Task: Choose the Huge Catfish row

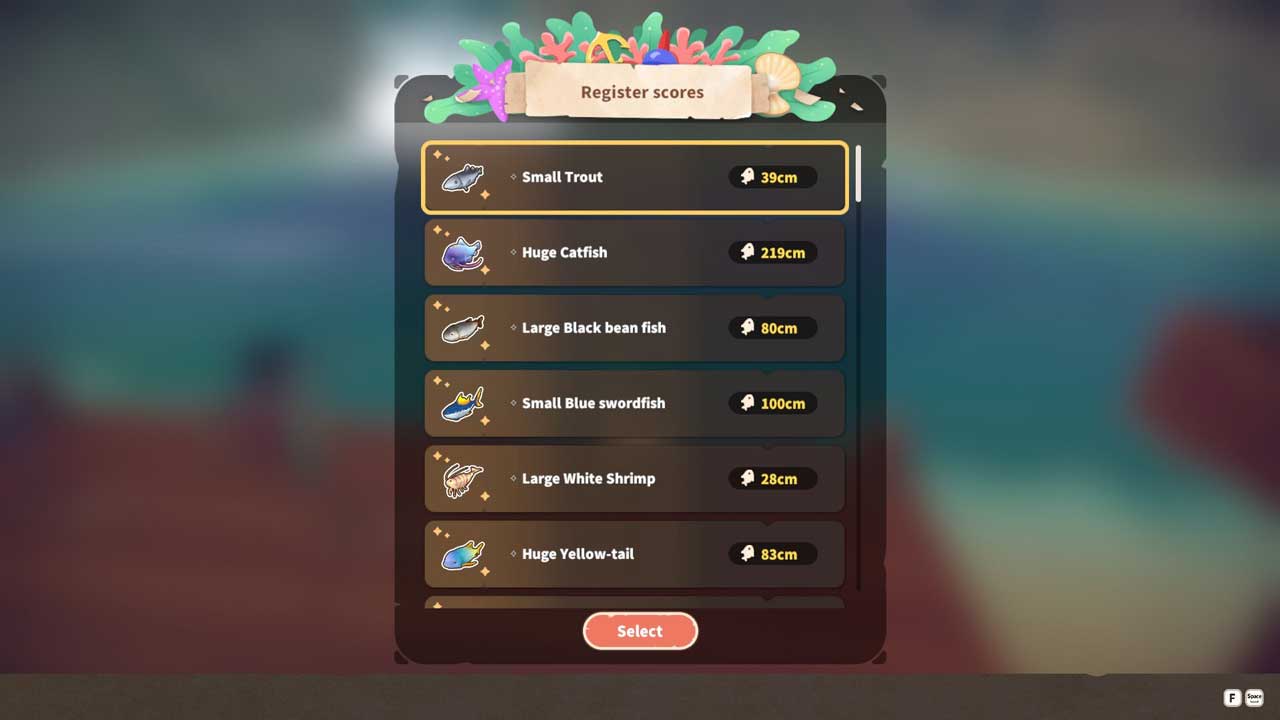Action: pos(634,253)
